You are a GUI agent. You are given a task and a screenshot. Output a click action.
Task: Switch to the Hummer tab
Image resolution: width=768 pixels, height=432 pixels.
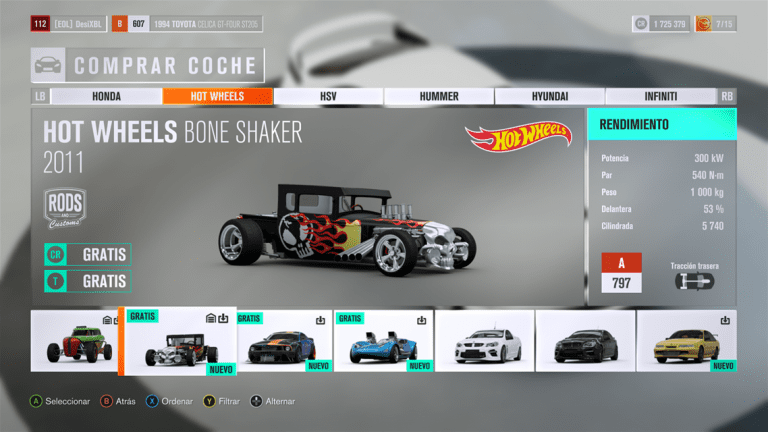pyautogui.click(x=439, y=96)
